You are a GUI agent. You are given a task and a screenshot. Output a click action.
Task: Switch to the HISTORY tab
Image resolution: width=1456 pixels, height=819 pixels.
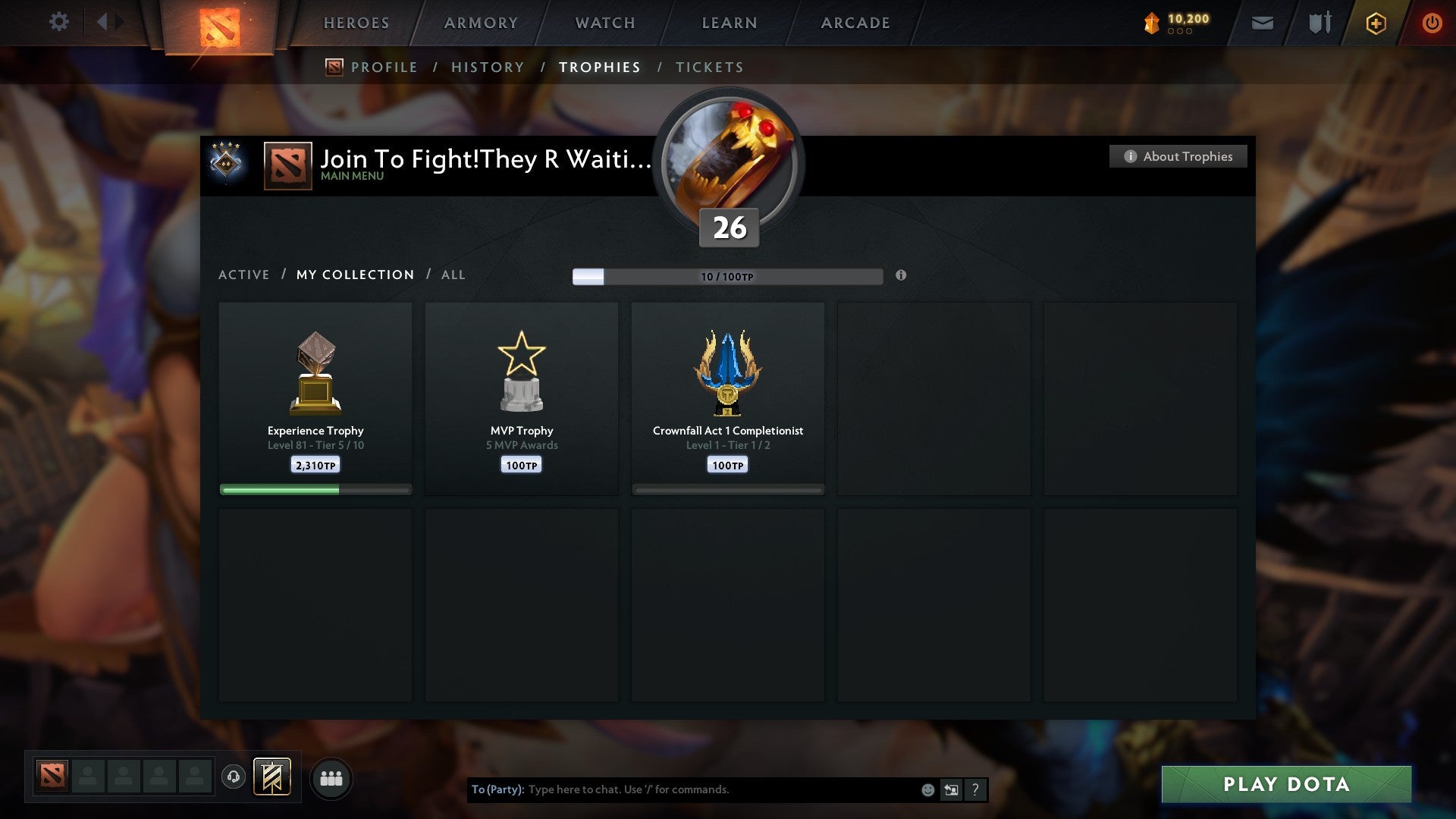tap(487, 67)
